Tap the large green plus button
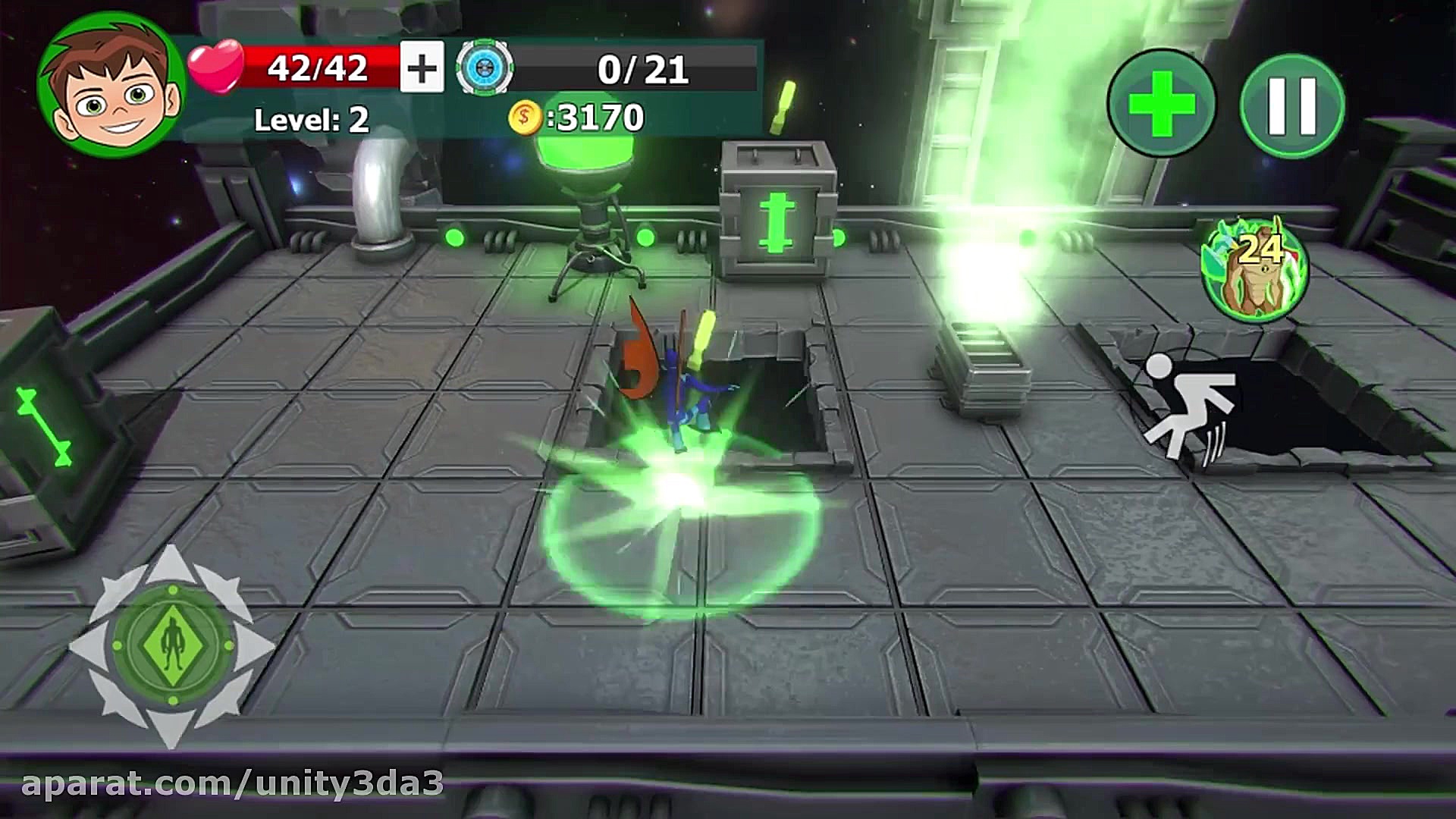Viewport: 1456px width, 819px height. point(1161,103)
